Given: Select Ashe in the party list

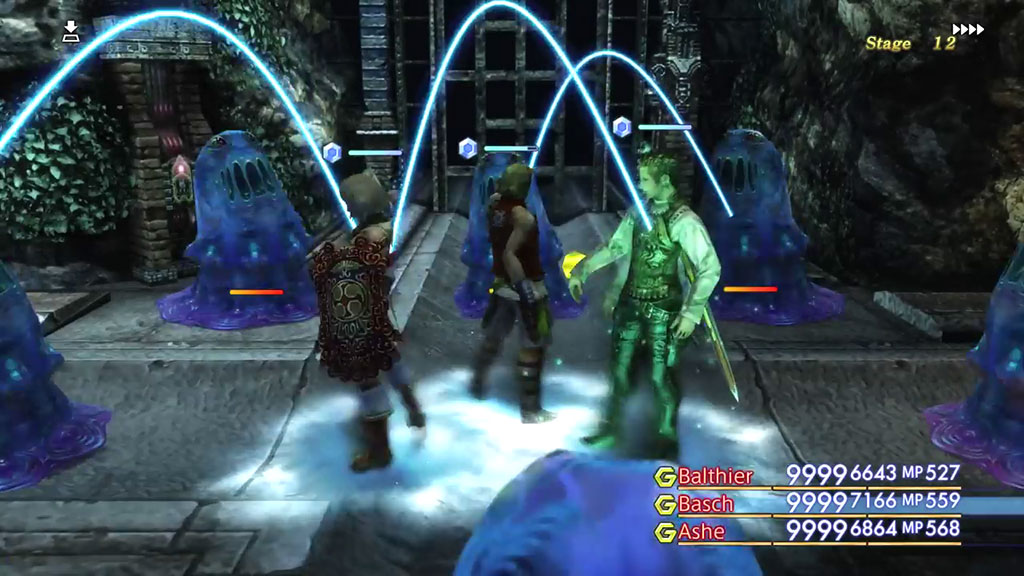Looking at the screenshot, I should point(701,531).
